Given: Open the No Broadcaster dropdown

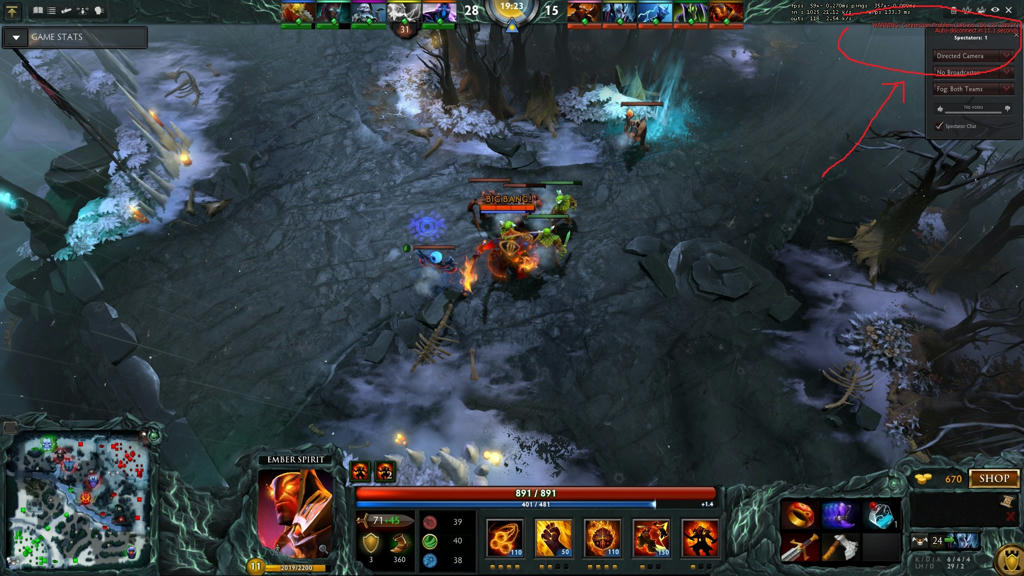Looking at the screenshot, I should point(972,73).
